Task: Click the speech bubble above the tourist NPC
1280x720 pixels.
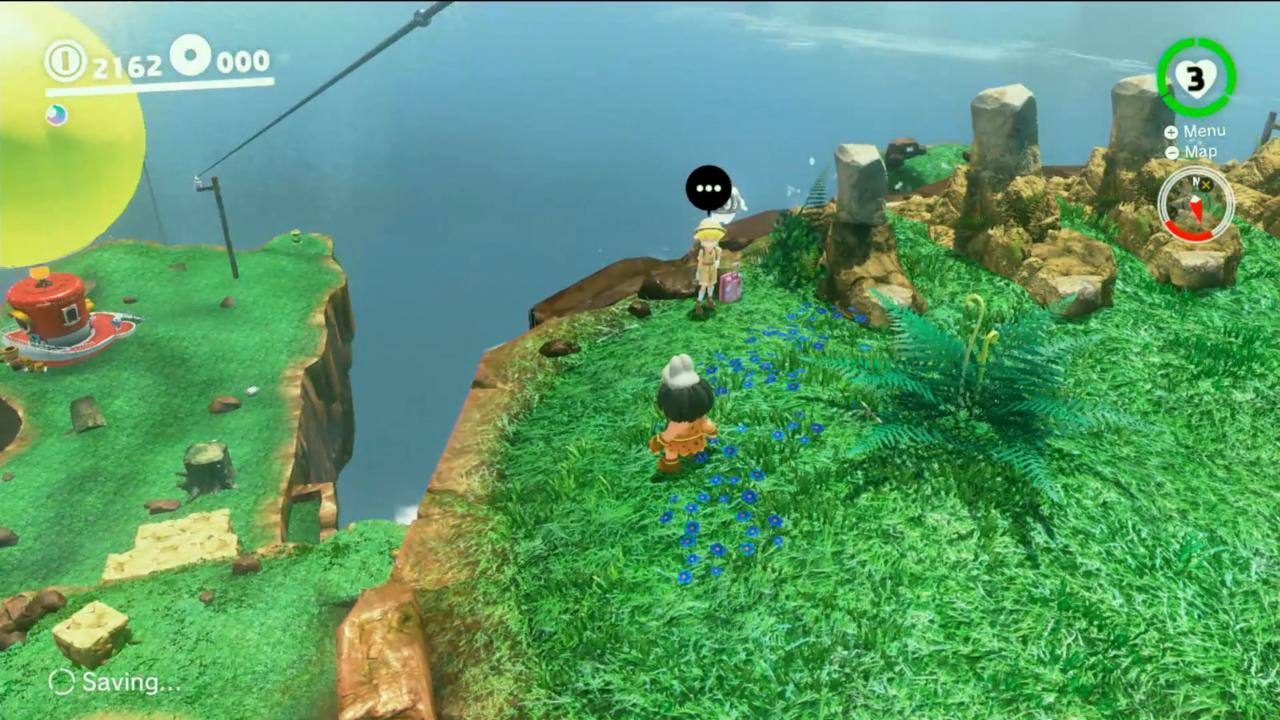Action: [x=709, y=188]
